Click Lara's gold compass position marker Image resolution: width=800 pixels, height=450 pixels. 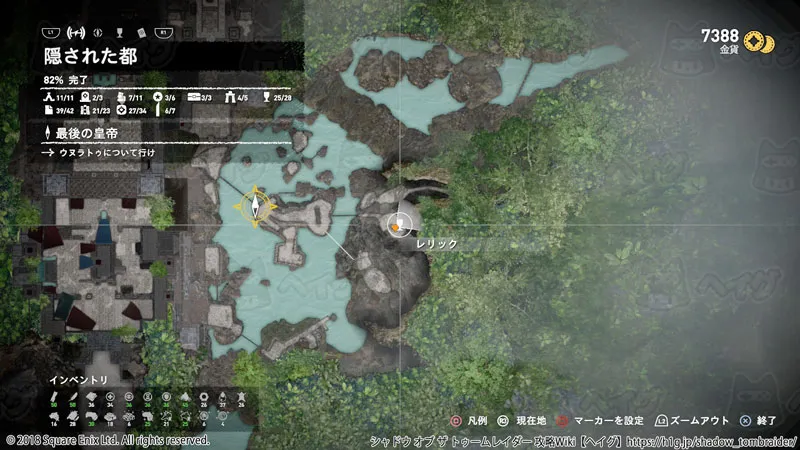tap(257, 205)
